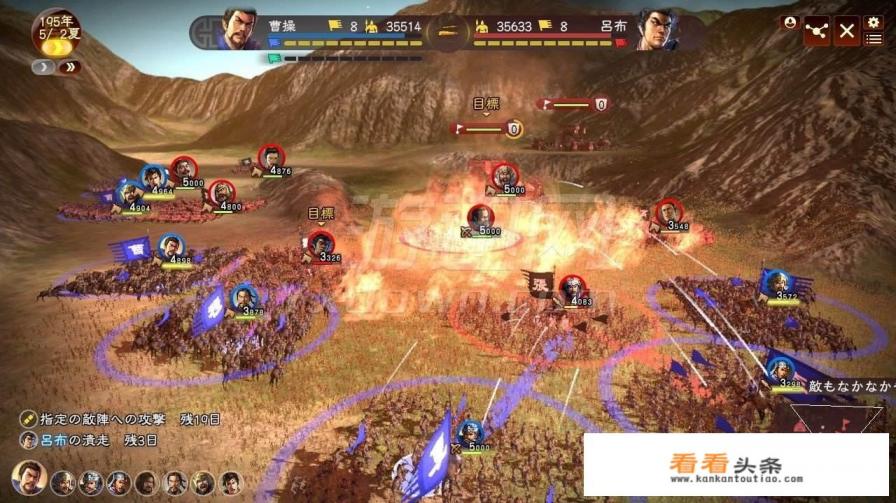Select the allied unit marker showing 4898

[x=172, y=246]
